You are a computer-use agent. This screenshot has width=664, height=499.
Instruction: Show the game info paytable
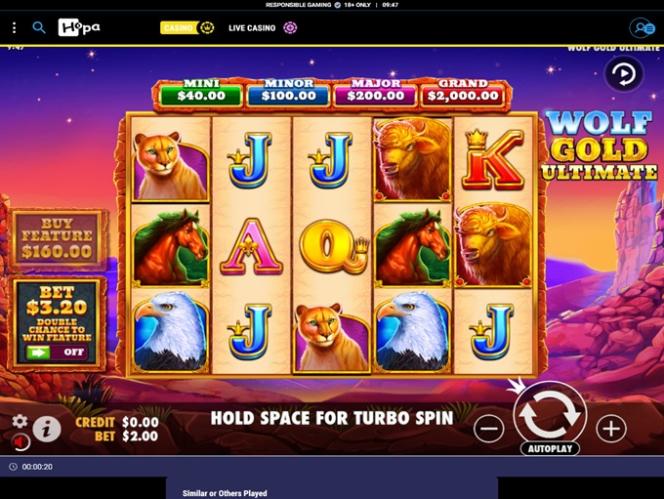click(46, 429)
